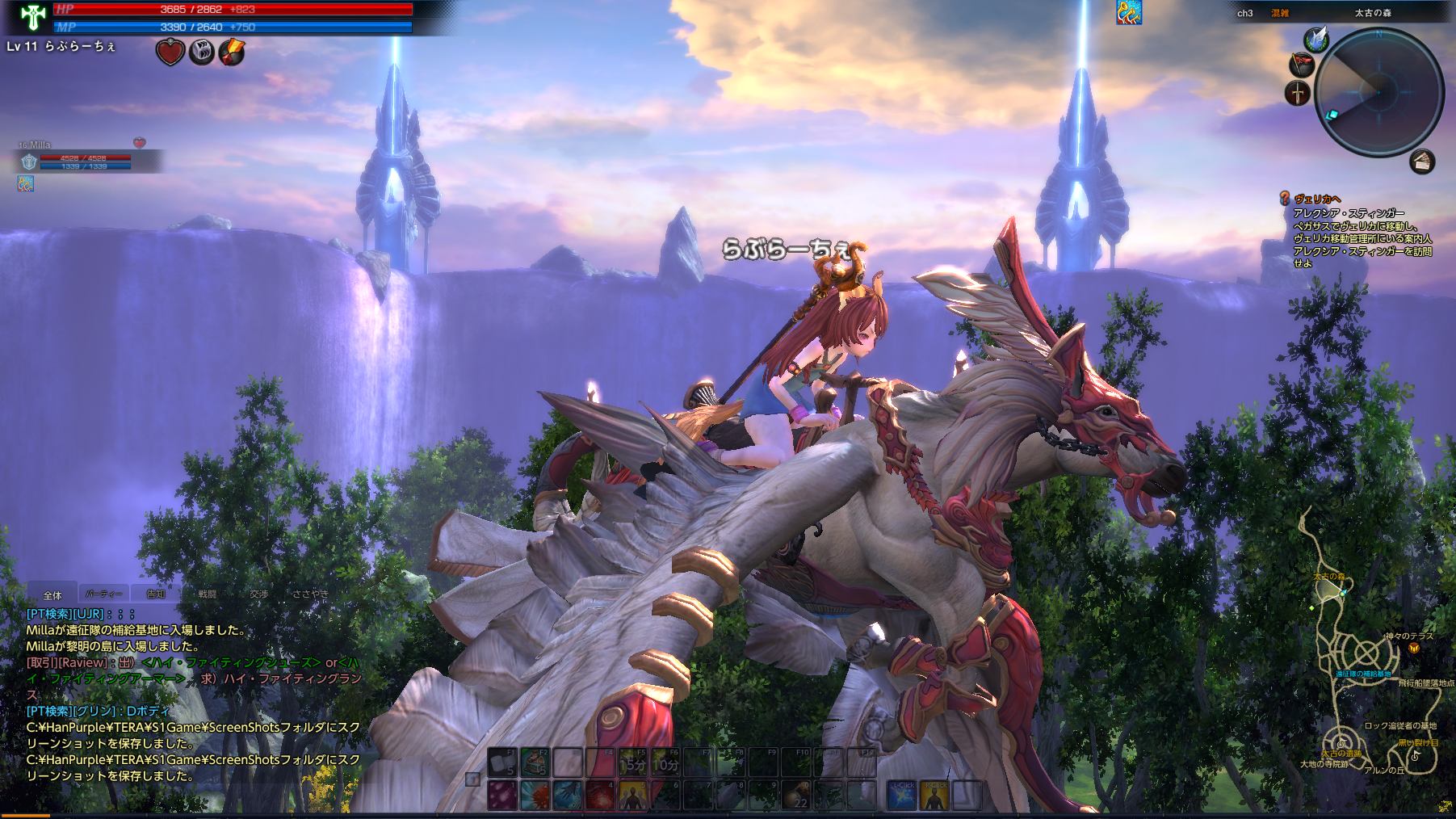
Task: Activate the L-Click blue lightning skill
Action: point(902,796)
